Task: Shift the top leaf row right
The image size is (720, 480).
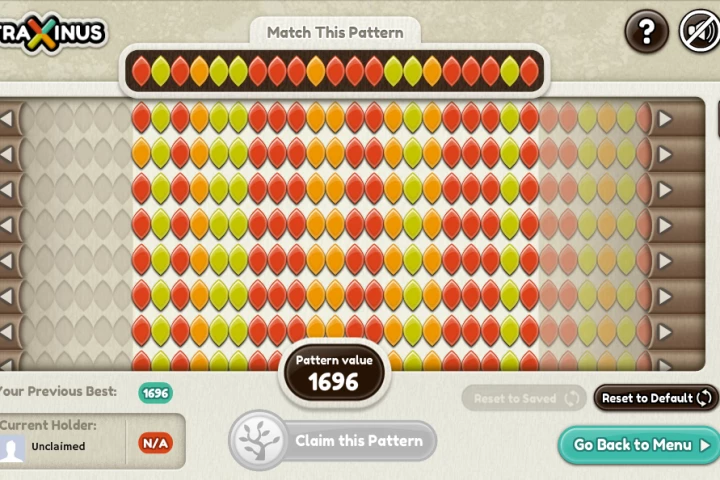Action: (665, 119)
